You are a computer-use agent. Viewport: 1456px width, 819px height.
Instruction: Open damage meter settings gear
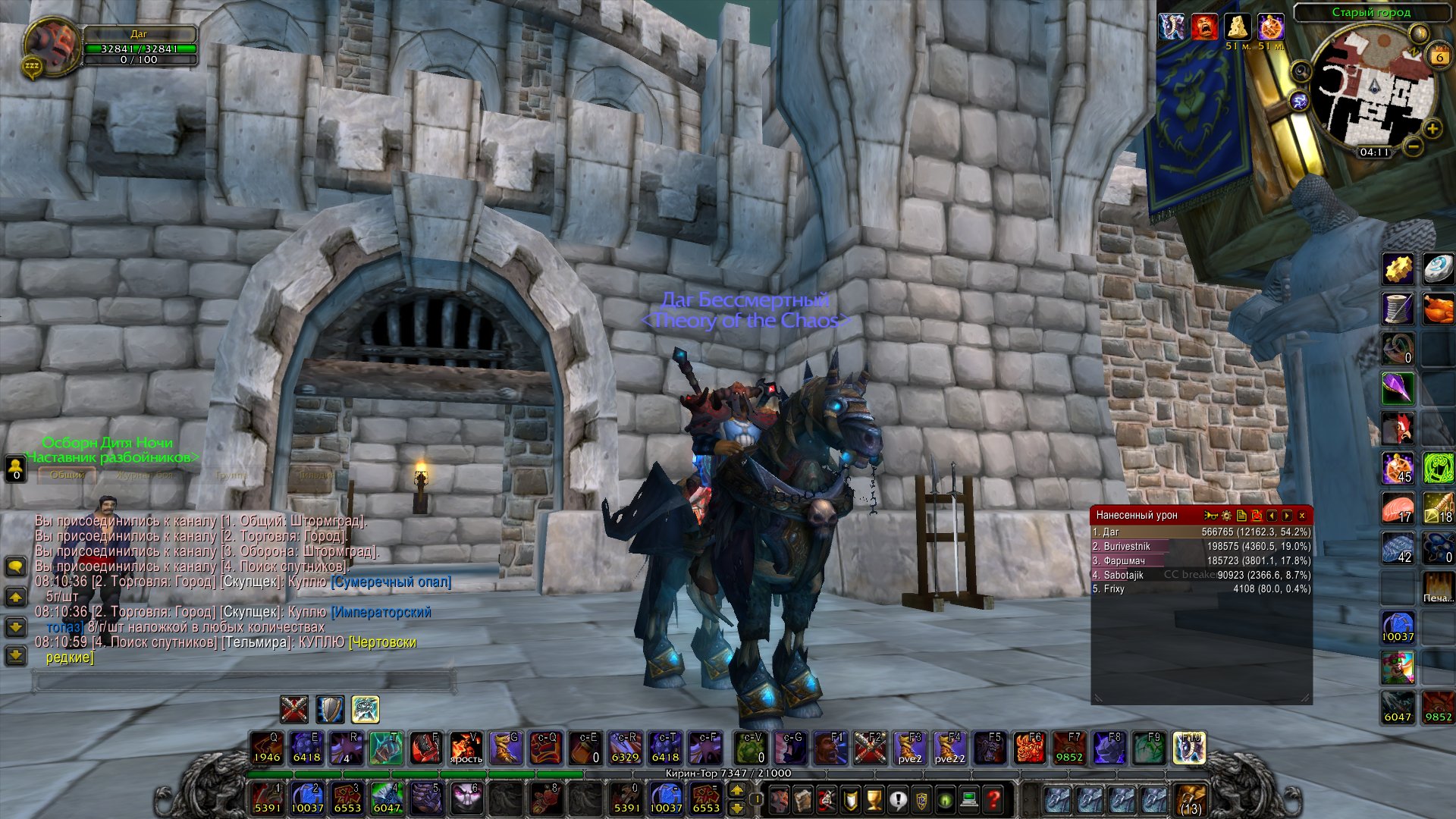click(x=1226, y=516)
